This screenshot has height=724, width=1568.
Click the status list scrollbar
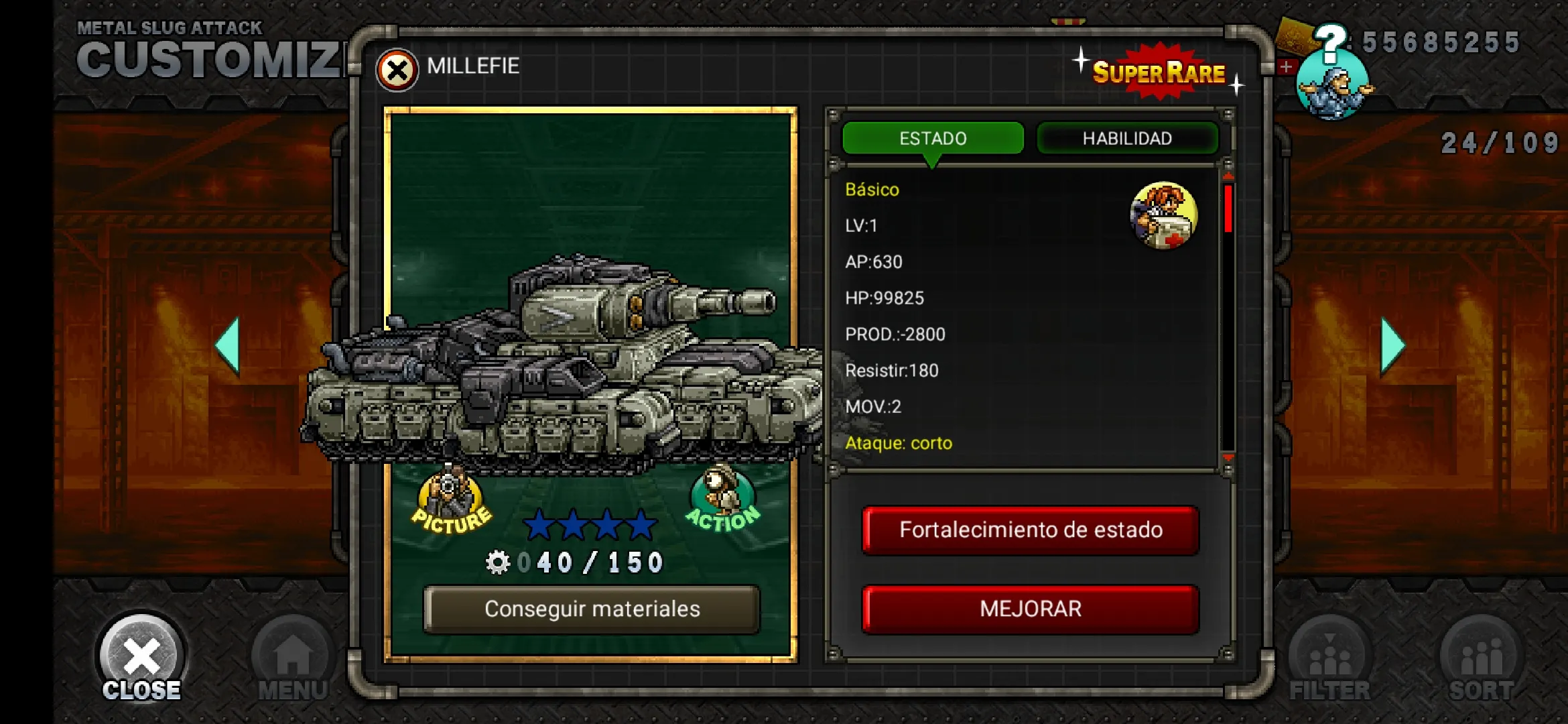1228,315
